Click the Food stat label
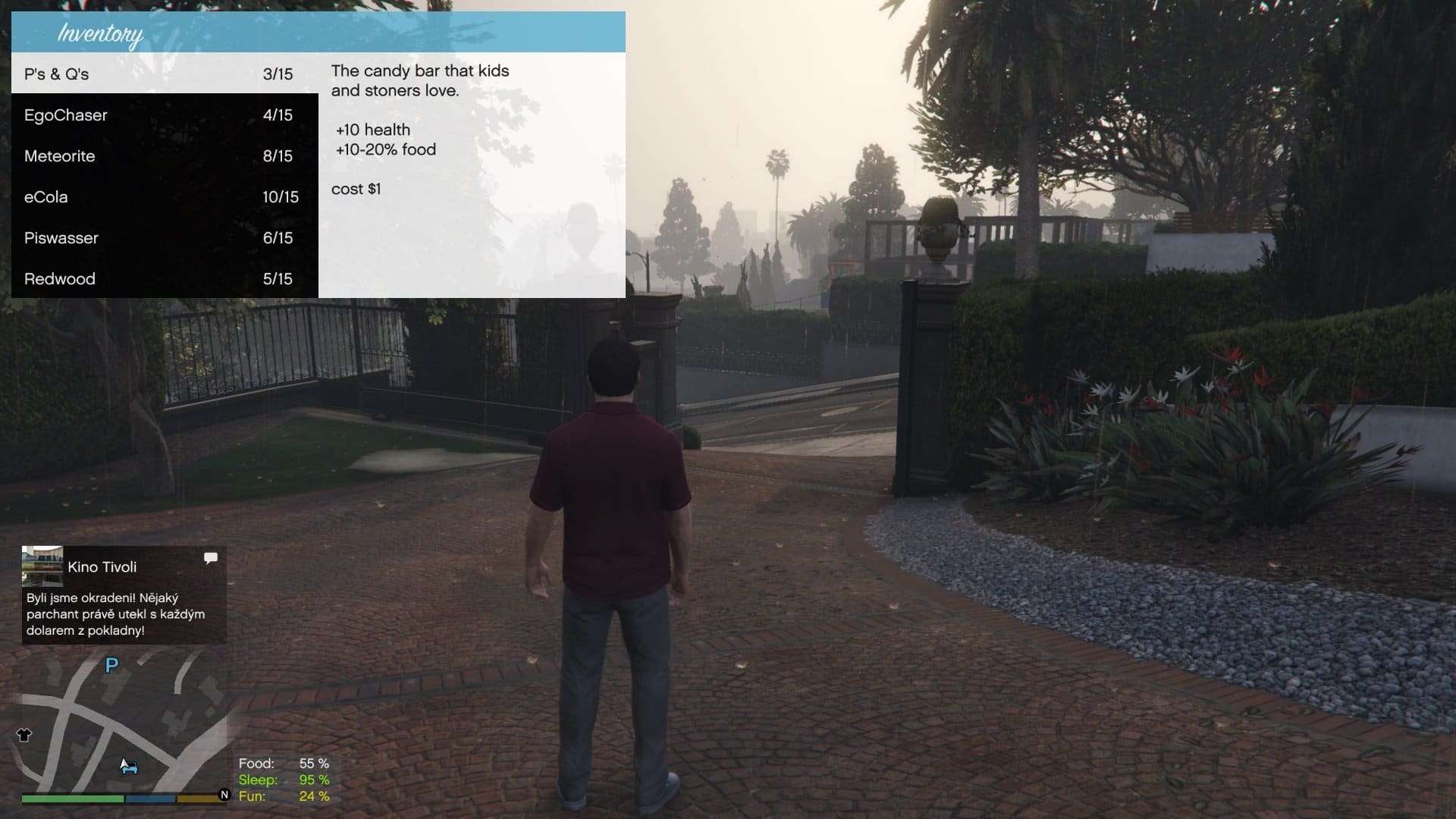The width and height of the screenshot is (1456, 819). (x=256, y=764)
